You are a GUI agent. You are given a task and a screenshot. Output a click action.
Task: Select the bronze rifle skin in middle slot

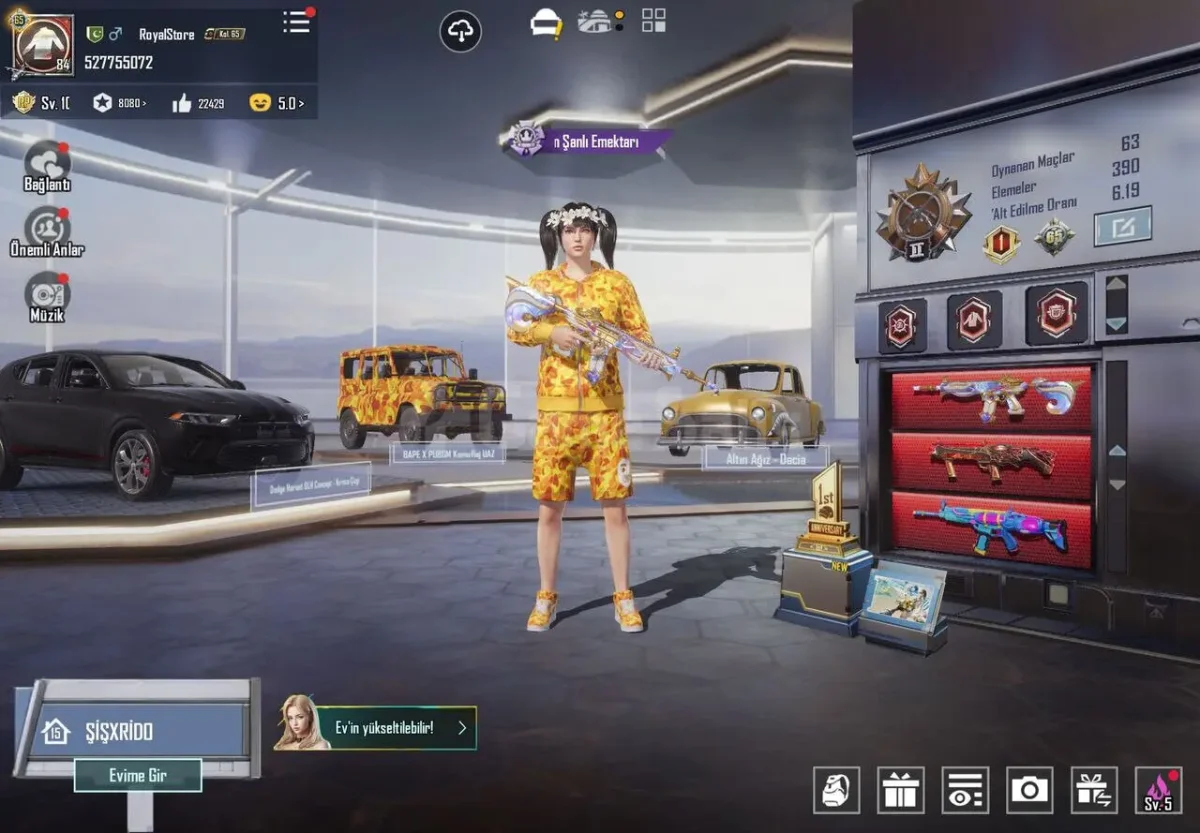991,461
